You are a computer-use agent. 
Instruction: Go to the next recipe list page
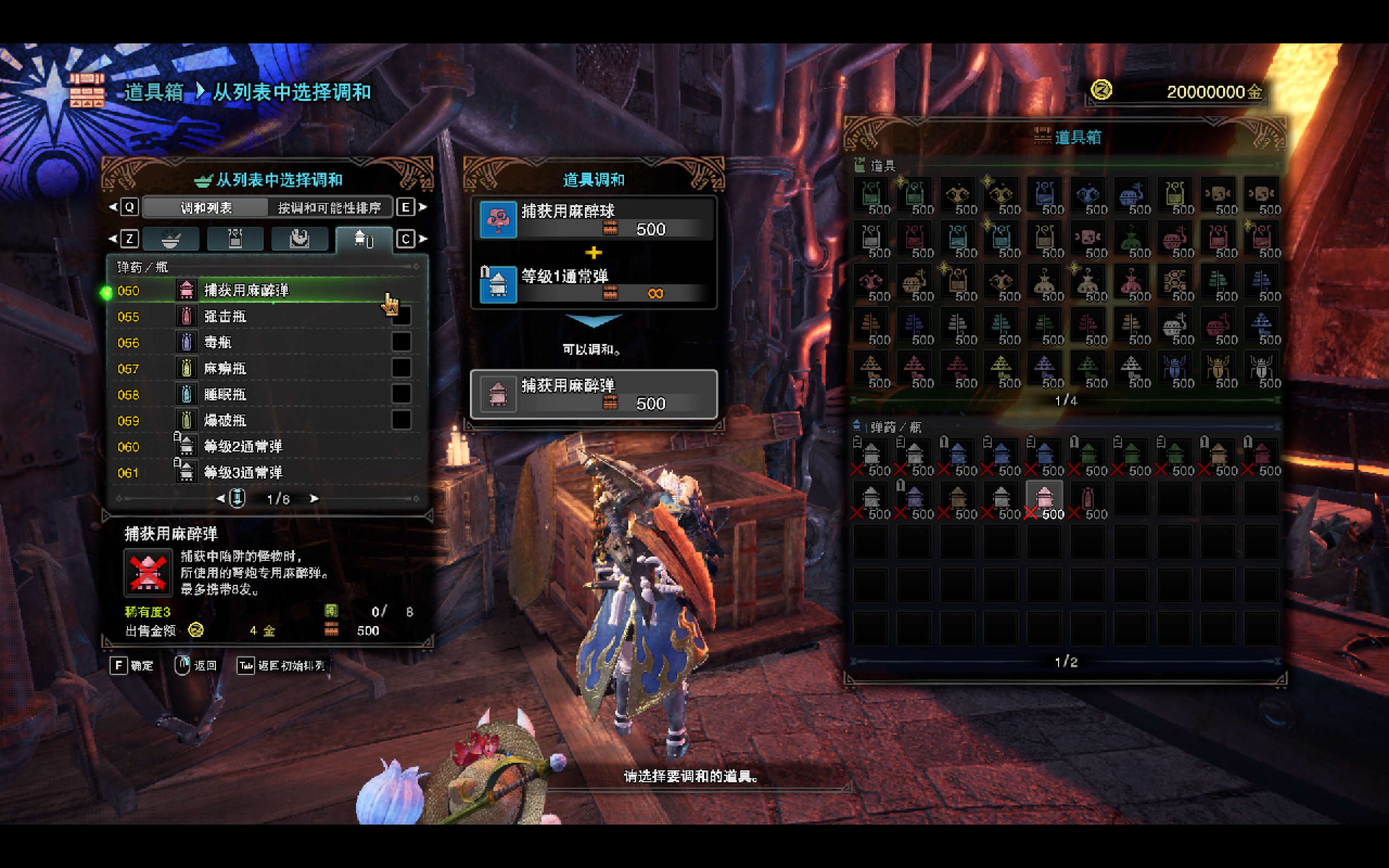314,499
